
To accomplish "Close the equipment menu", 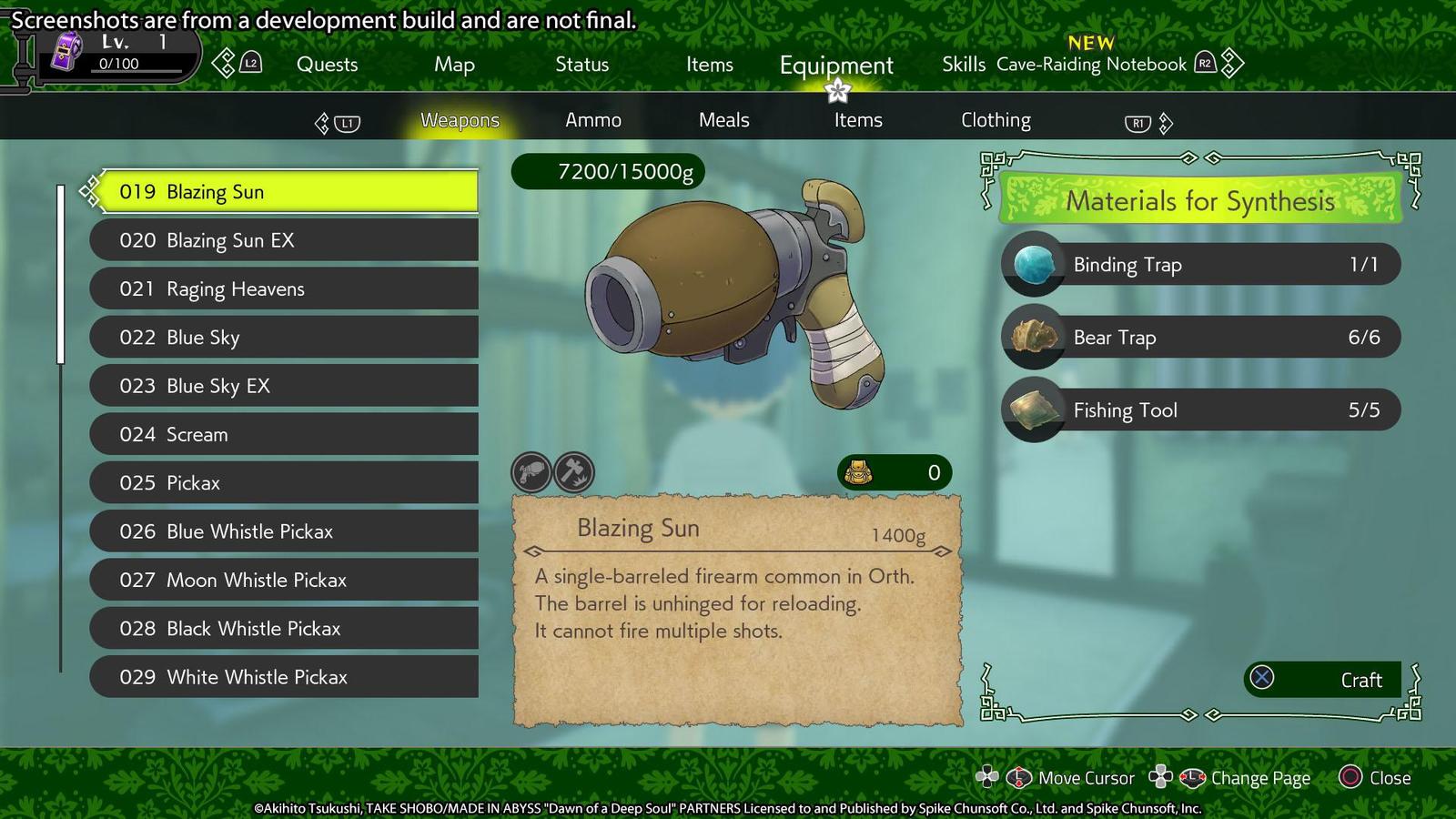I will pyautogui.click(x=1375, y=778).
